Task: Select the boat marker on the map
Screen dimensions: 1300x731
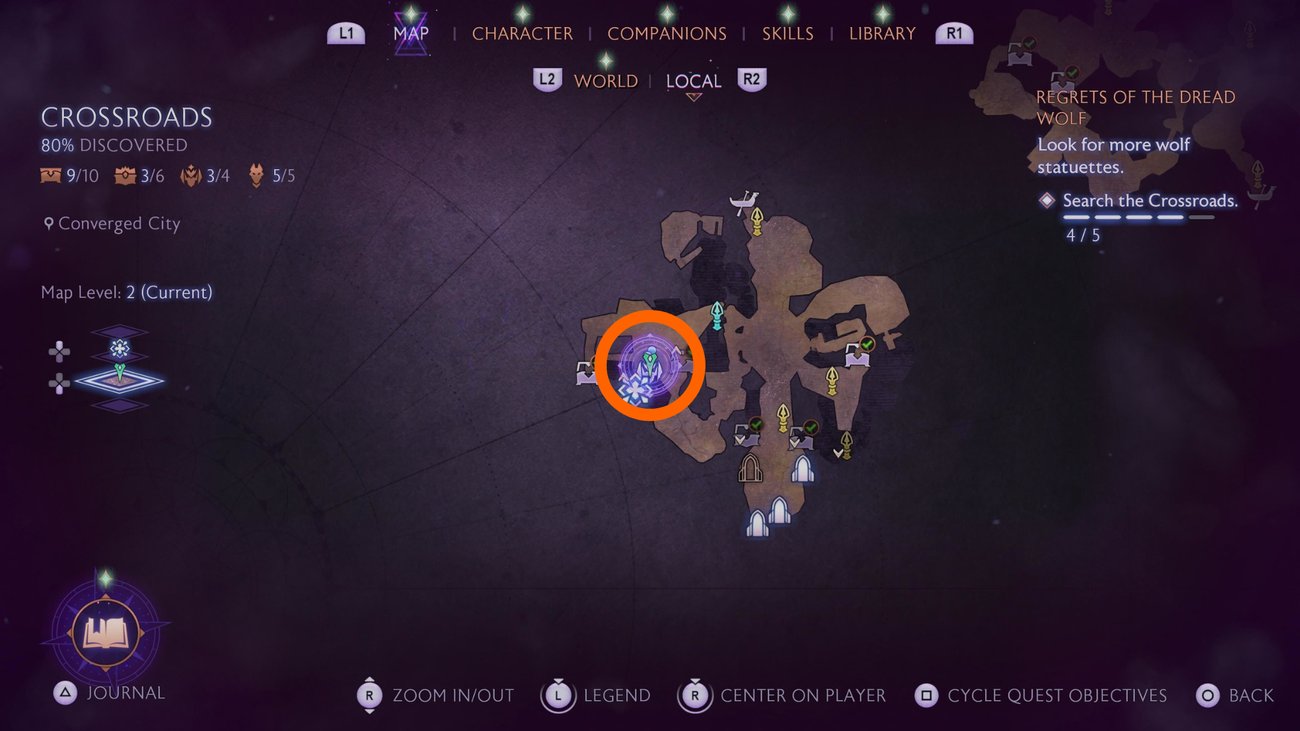Action: (x=743, y=203)
